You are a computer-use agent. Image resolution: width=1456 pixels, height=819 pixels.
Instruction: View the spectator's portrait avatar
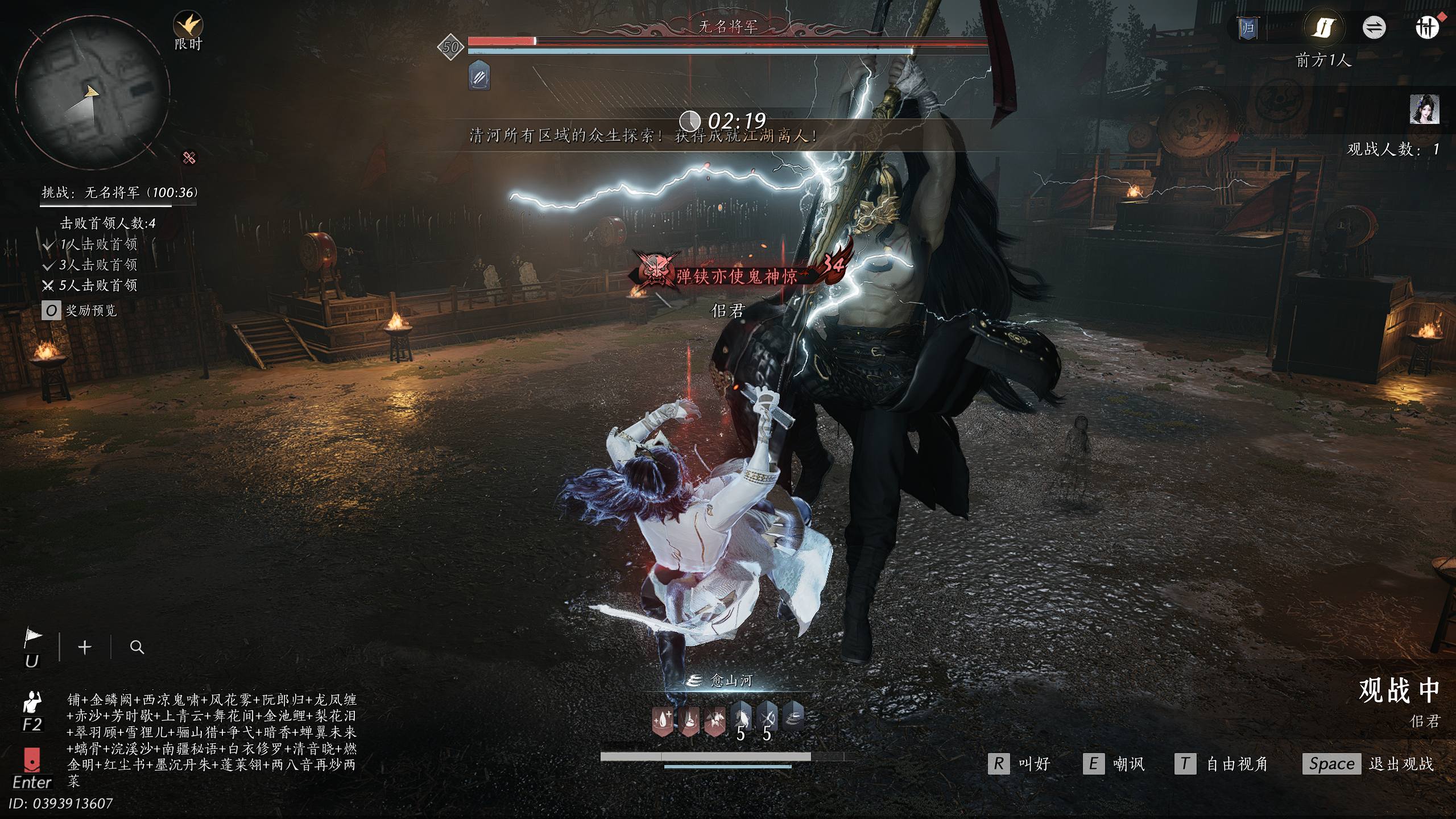(x=1424, y=110)
